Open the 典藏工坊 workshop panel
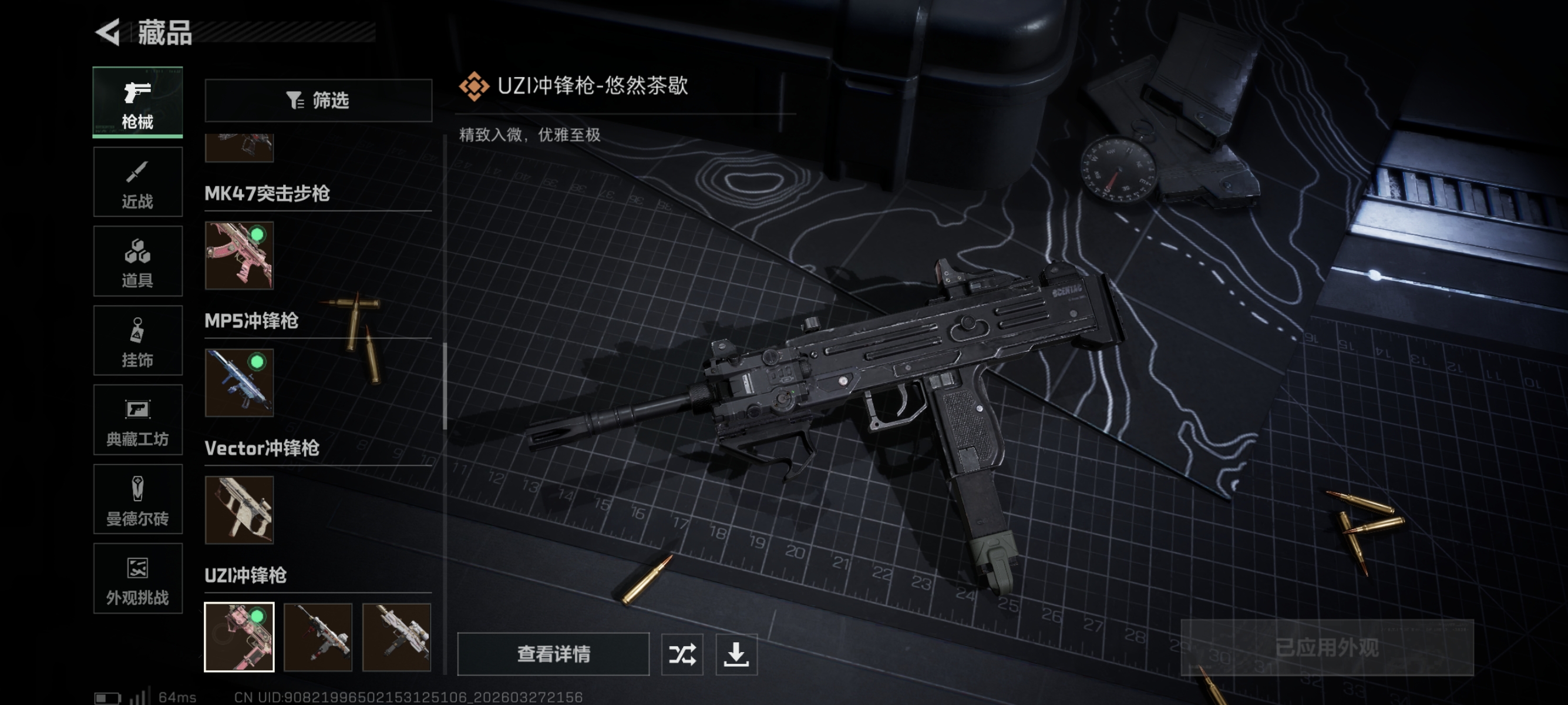1568x705 pixels. point(137,420)
